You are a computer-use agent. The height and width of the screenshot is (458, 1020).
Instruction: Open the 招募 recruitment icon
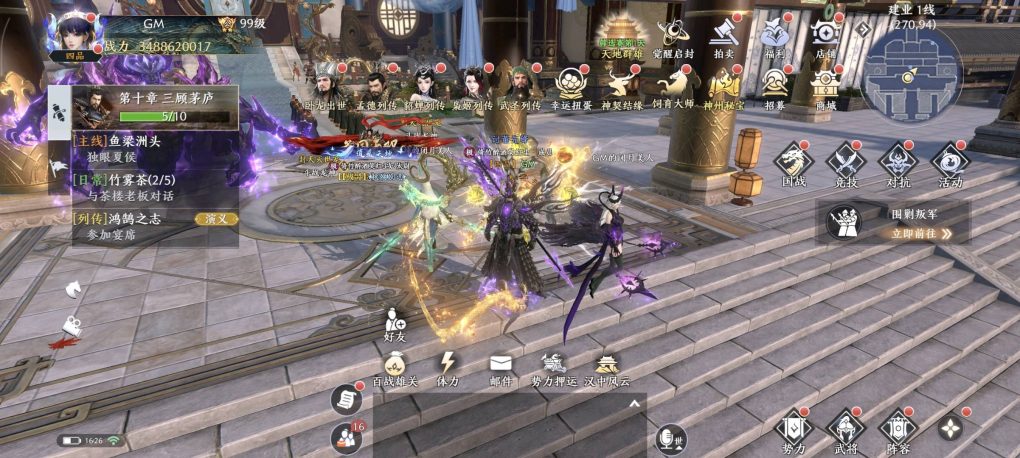pos(775,86)
